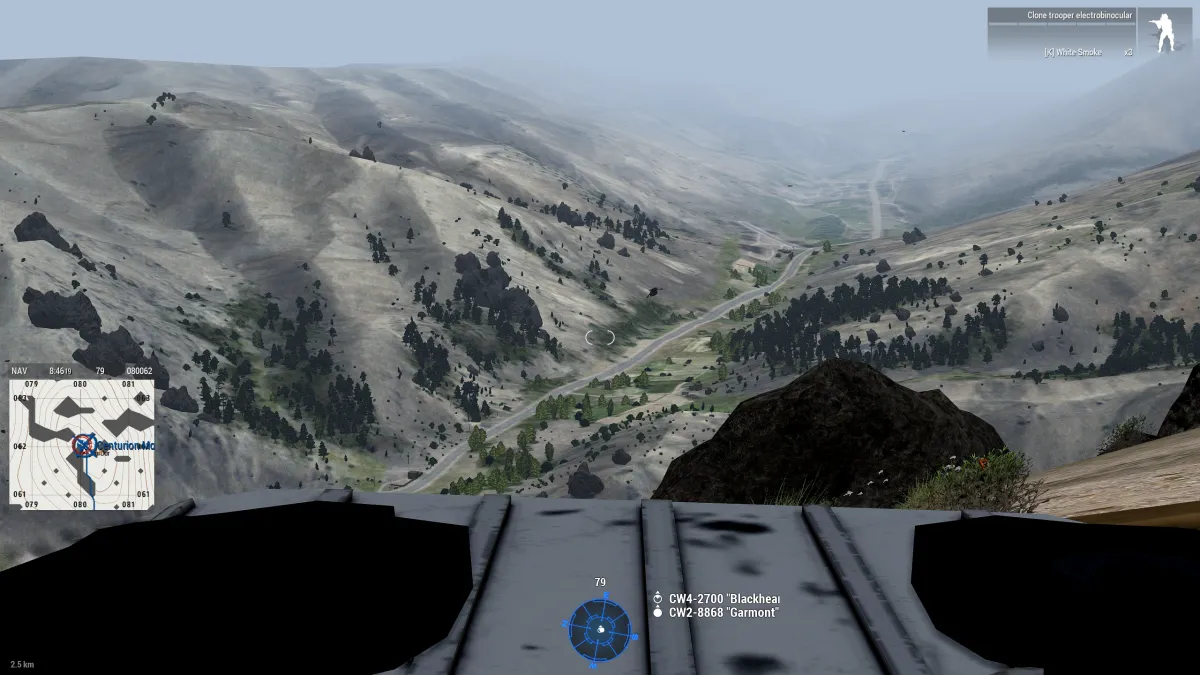Click the soldier stance indicator icon

(1164, 33)
